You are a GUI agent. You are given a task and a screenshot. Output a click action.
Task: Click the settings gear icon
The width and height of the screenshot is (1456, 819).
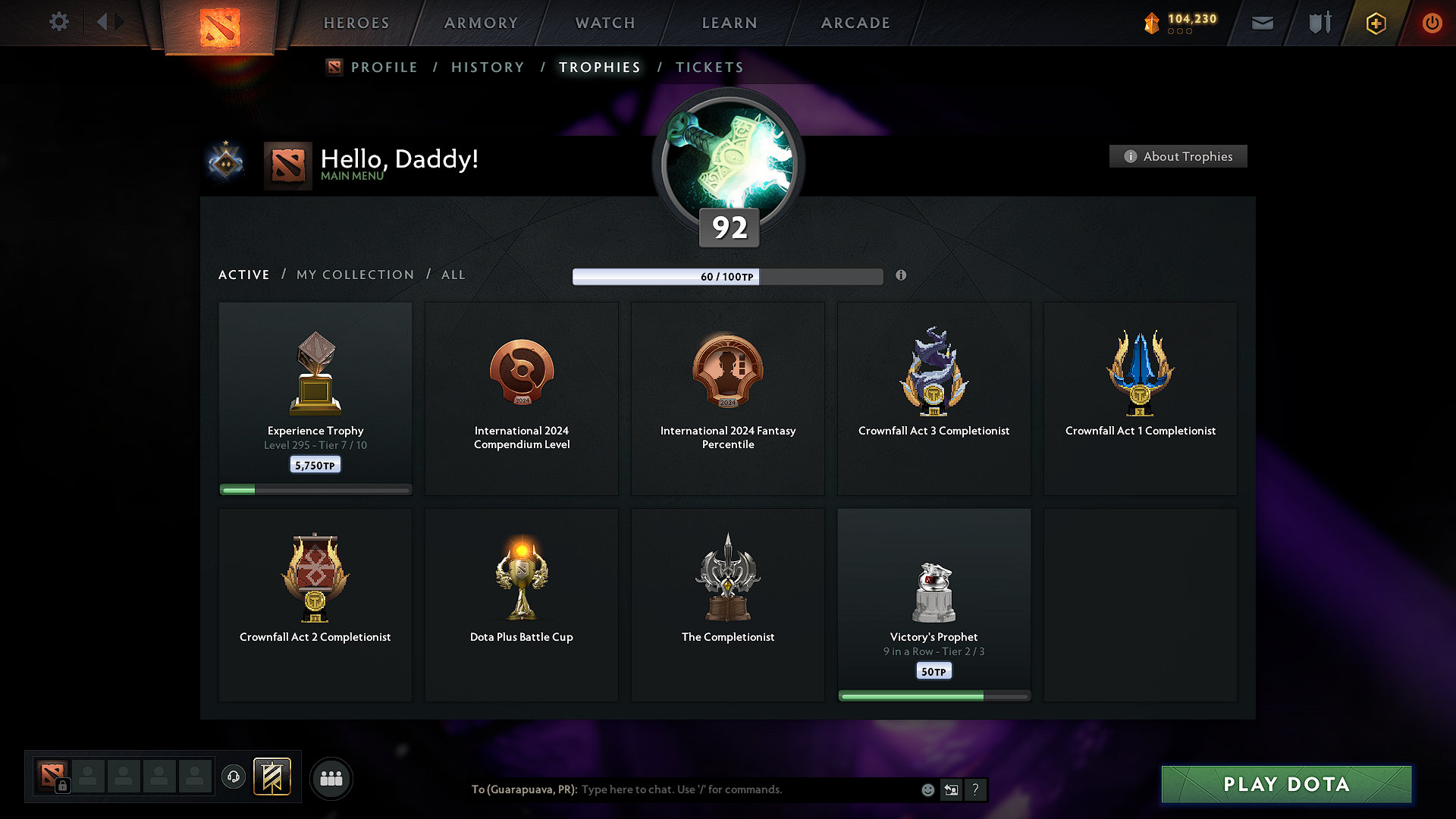[58, 22]
